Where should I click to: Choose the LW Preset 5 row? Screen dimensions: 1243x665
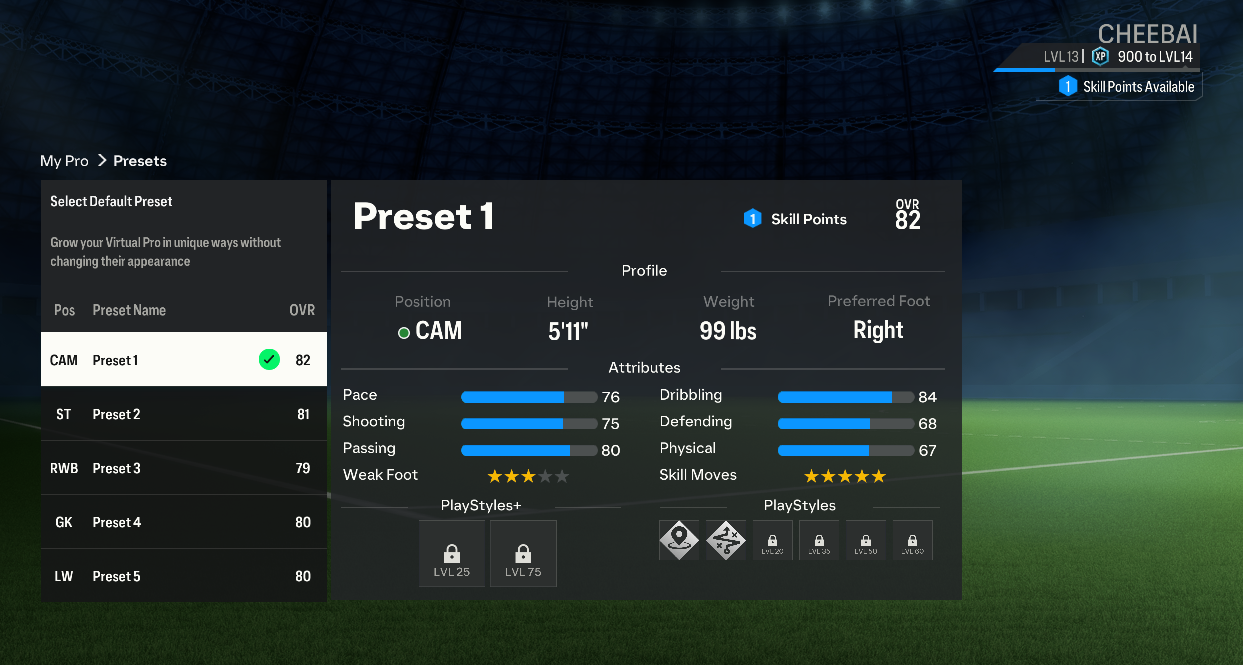[x=183, y=576]
